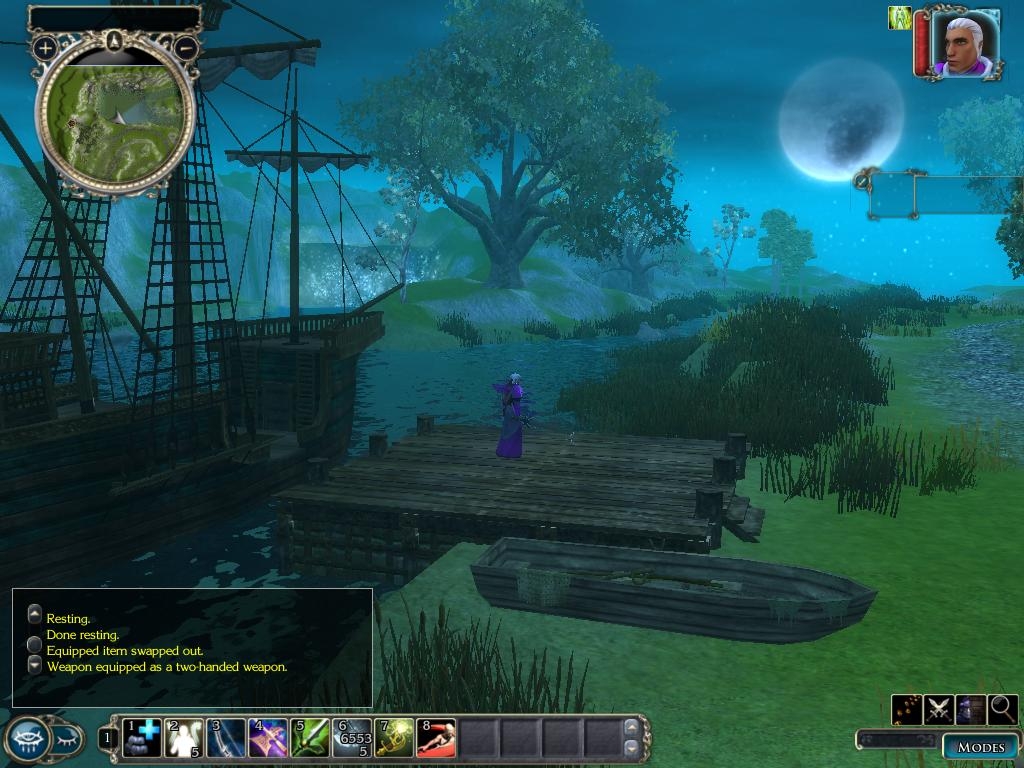Click the circular minimap
This screenshot has height=768, width=1024.
tap(115, 115)
